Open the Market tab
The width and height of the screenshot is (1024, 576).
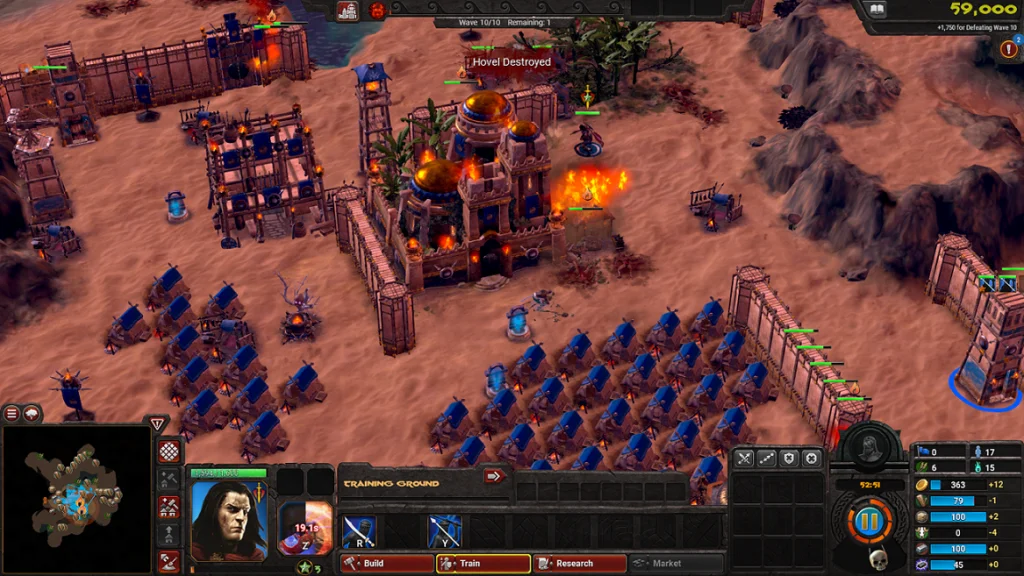tap(676, 563)
